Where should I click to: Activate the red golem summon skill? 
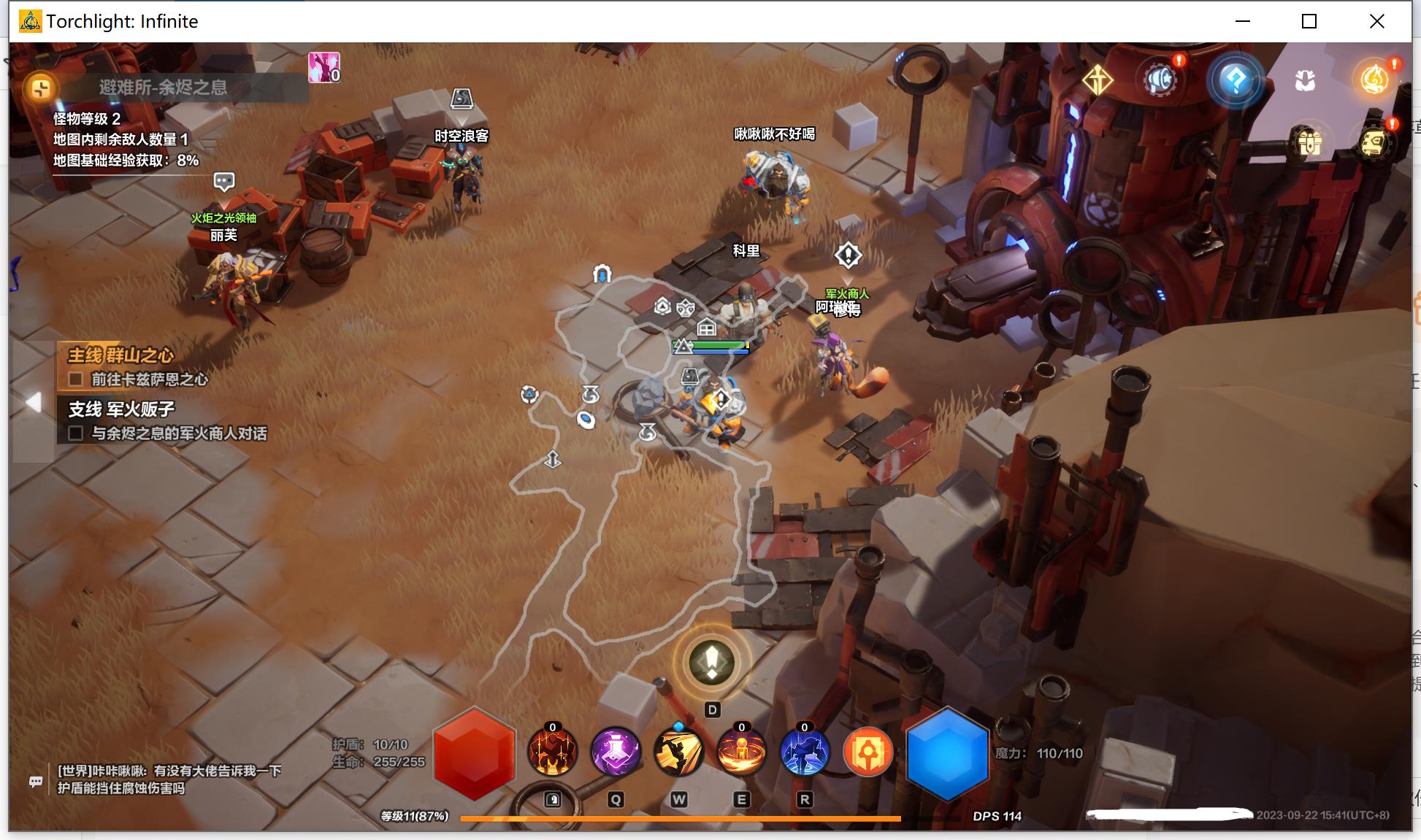pyautogui.click(x=553, y=752)
